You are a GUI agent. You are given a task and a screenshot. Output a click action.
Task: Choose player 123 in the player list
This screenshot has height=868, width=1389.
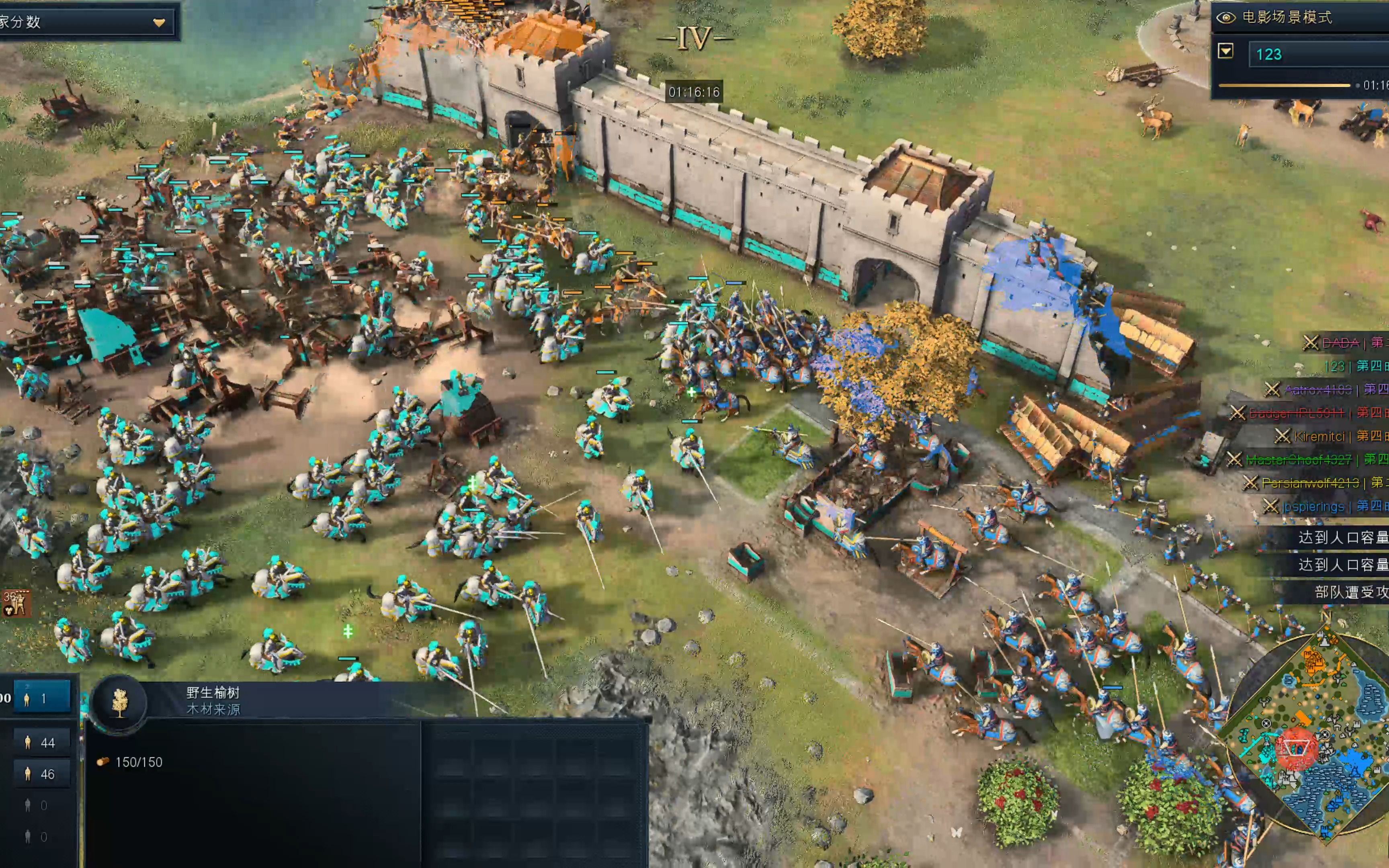tap(1334, 366)
